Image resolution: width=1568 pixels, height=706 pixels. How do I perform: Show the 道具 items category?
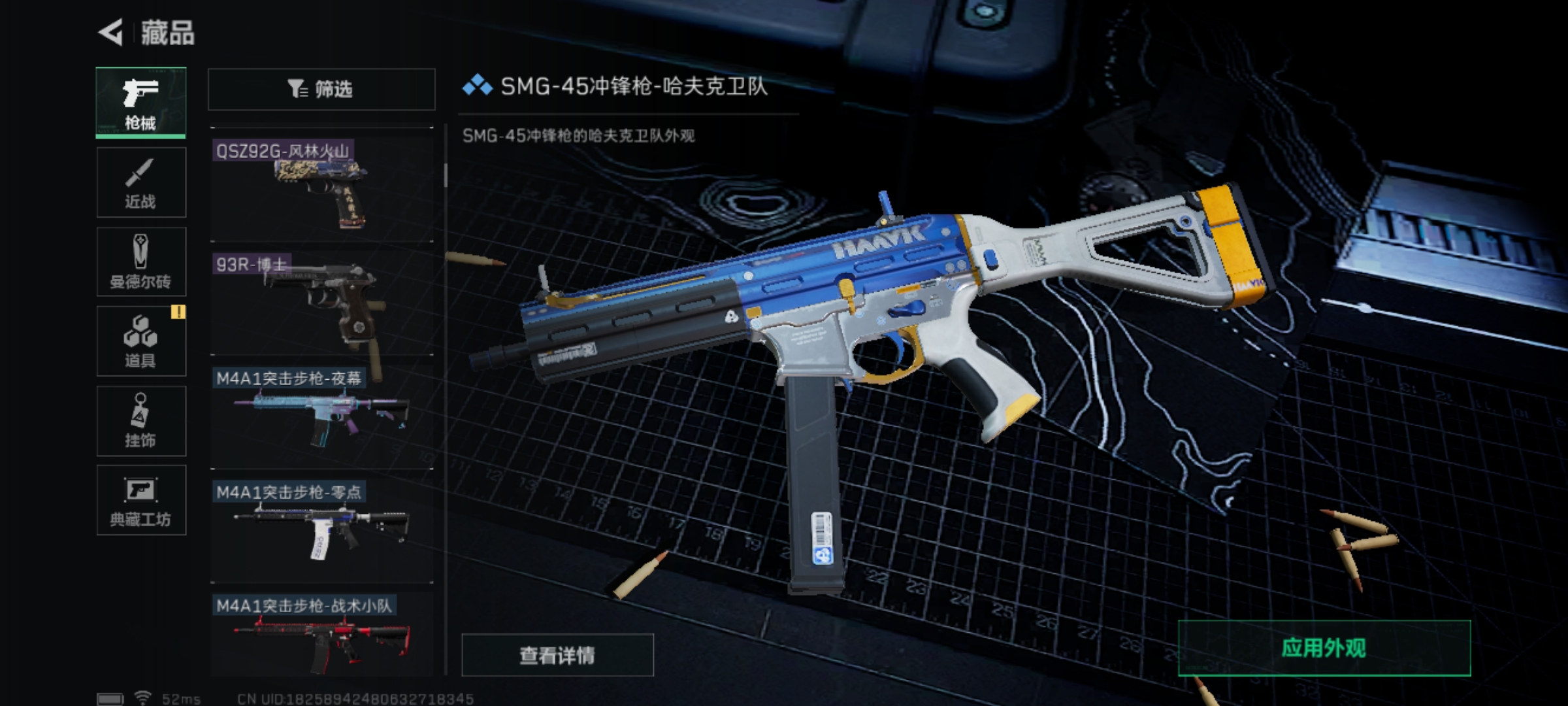[x=141, y=341]
